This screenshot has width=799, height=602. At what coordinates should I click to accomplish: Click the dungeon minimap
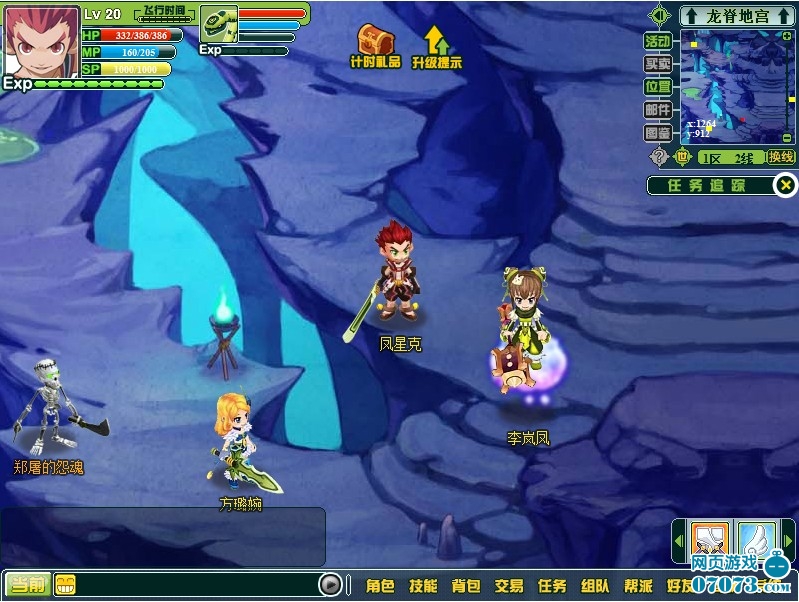tap(737, 86)
